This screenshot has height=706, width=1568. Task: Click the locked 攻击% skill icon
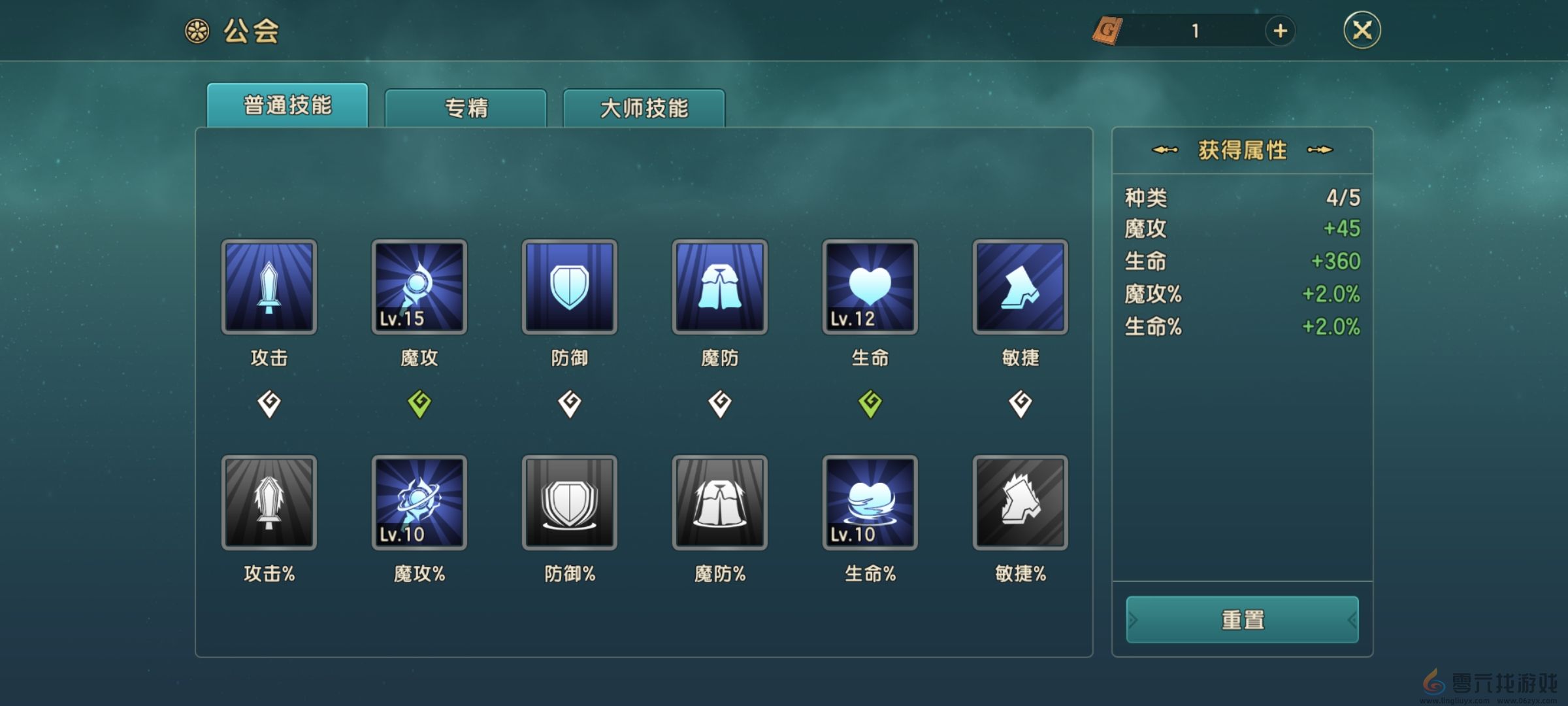click(x=269, y=502)
